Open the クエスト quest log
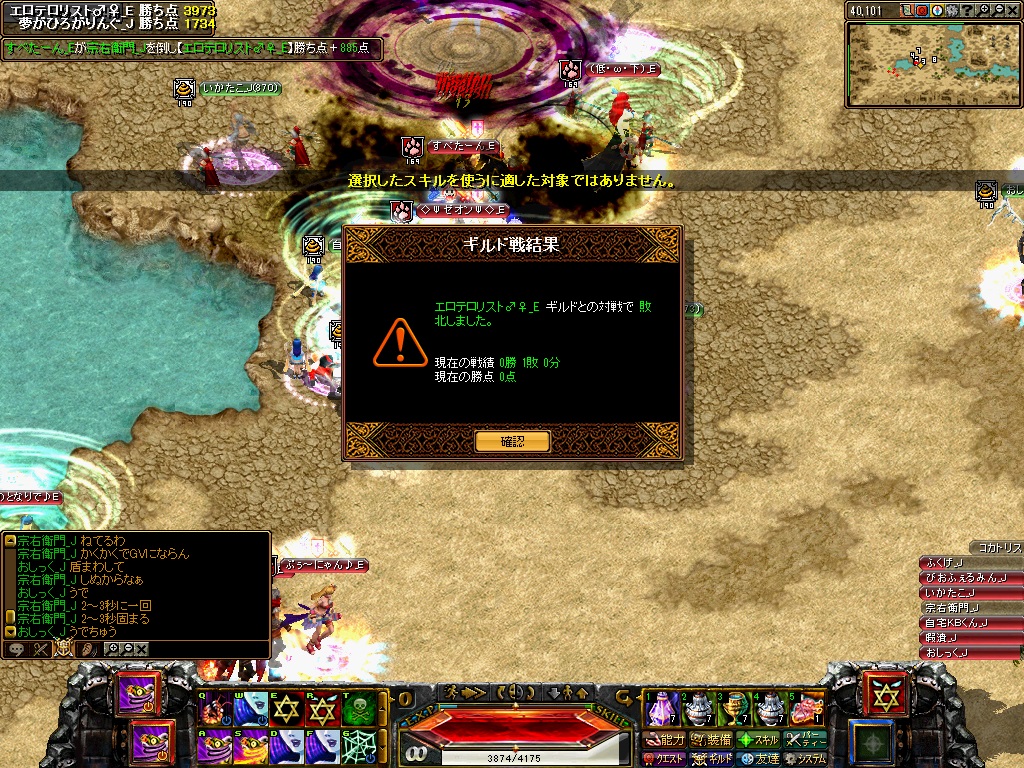The image size is (1024, 768). tap(665, 759)
